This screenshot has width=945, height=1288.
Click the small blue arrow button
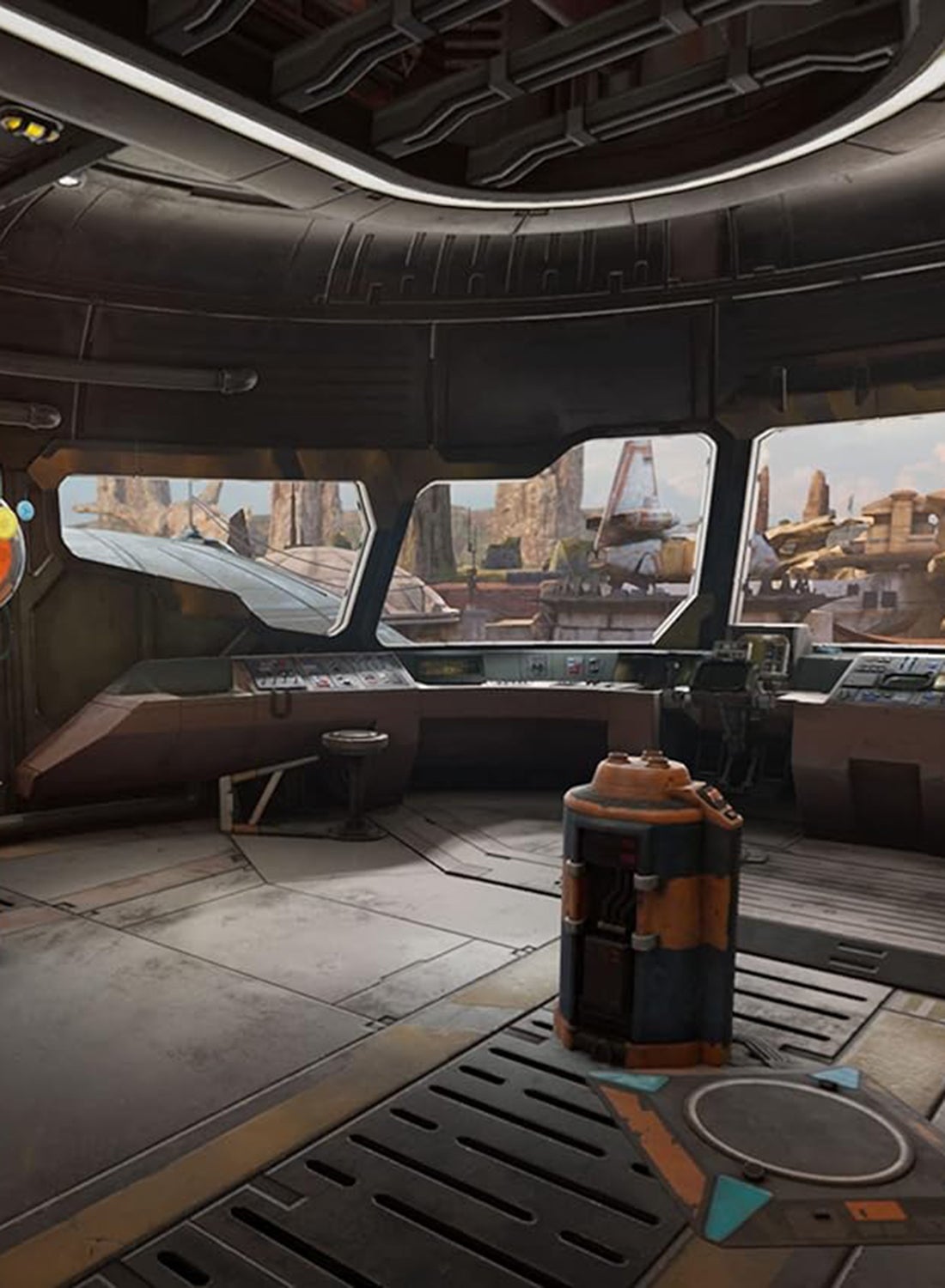point(25,510)
